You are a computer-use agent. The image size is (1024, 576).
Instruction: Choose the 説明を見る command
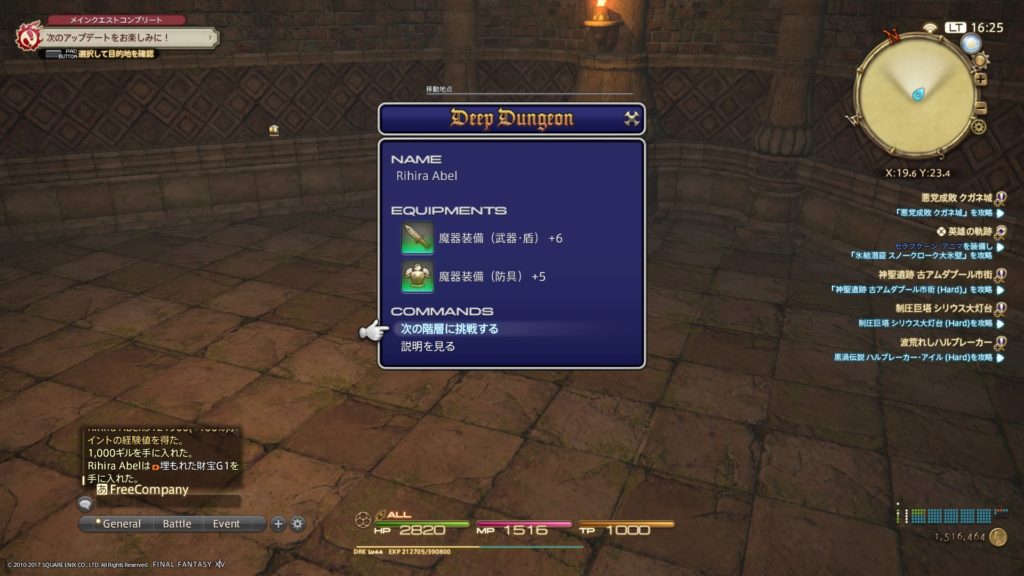428,347
